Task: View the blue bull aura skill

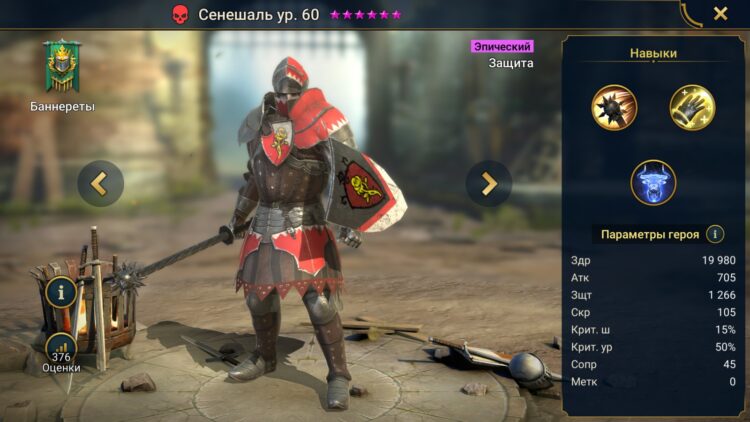Action: point(653,183)
